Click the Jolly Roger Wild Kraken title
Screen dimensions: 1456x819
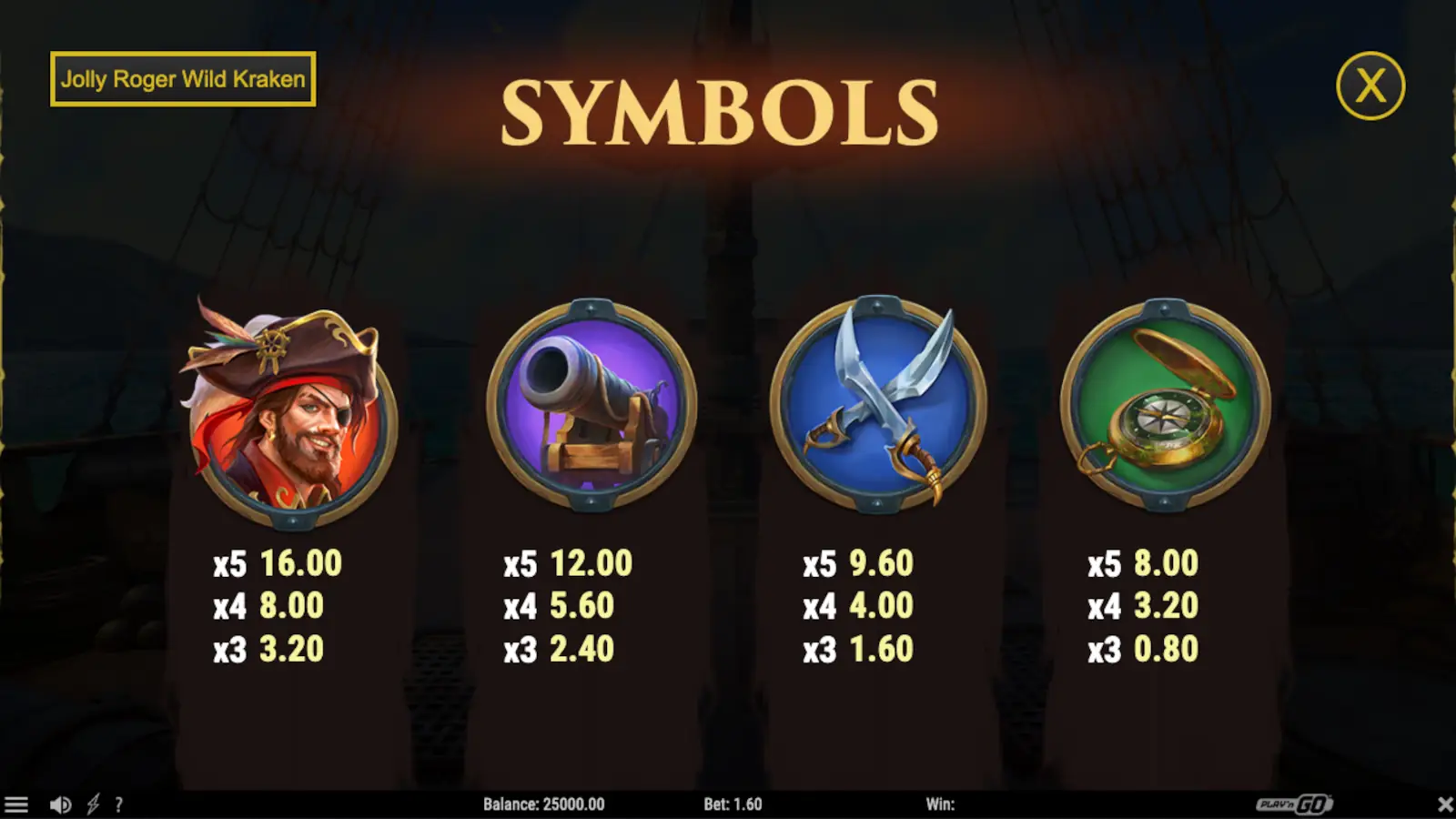tap(182, 79)
